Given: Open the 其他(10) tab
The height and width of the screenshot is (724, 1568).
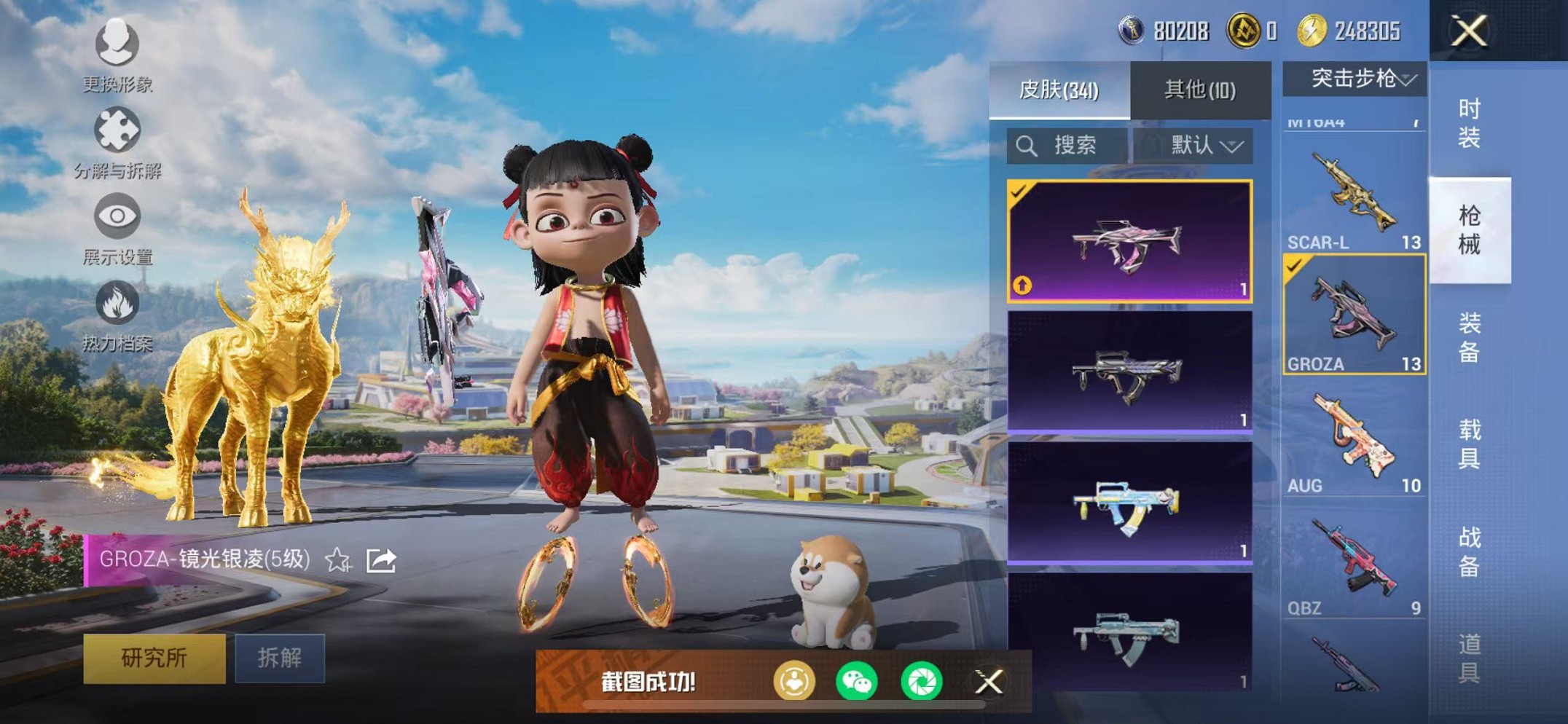Looking at the screenshot, I should 1200,90.
